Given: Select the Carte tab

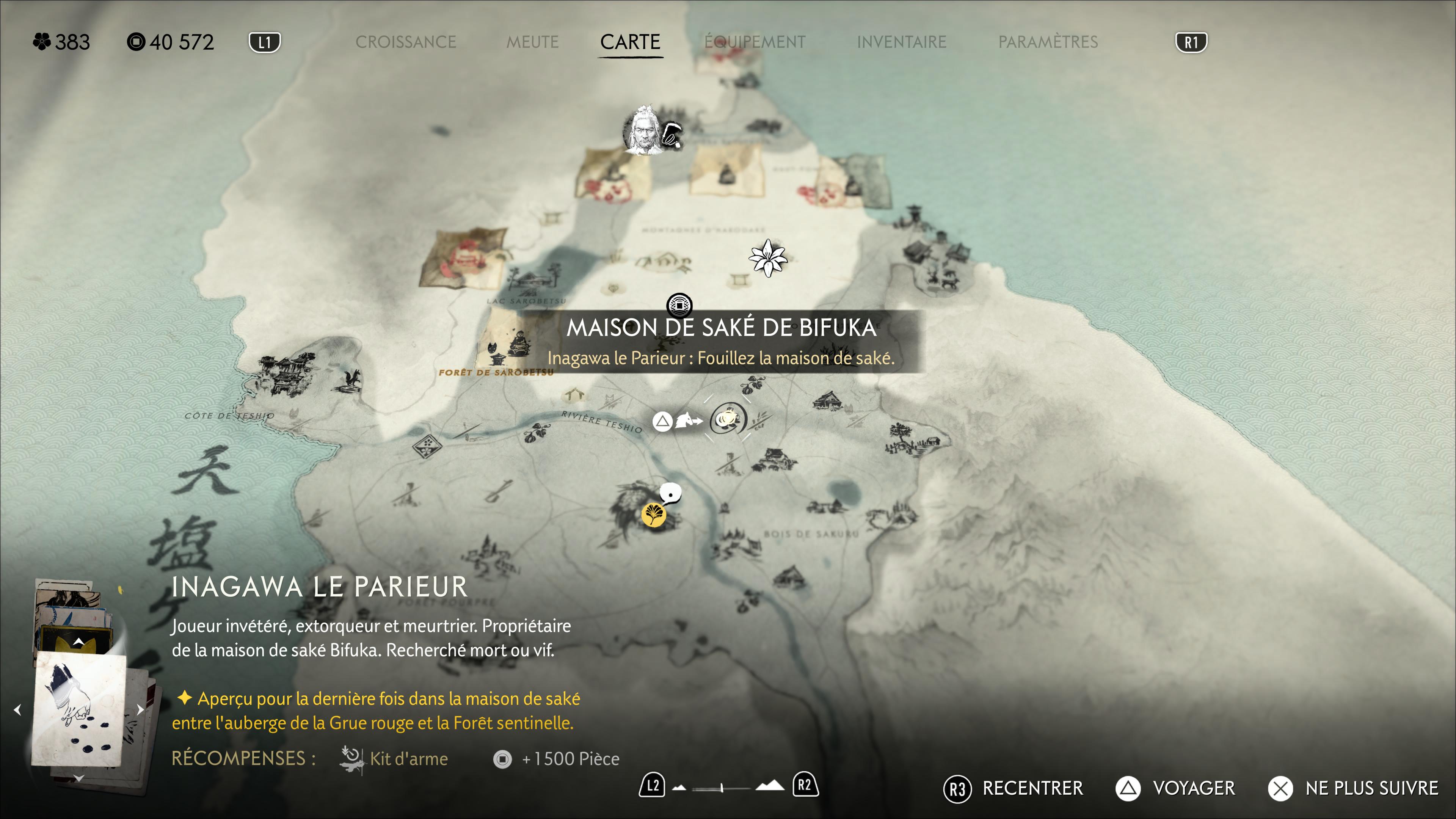Looking at the screenshot, I should (x=630, y=42).
